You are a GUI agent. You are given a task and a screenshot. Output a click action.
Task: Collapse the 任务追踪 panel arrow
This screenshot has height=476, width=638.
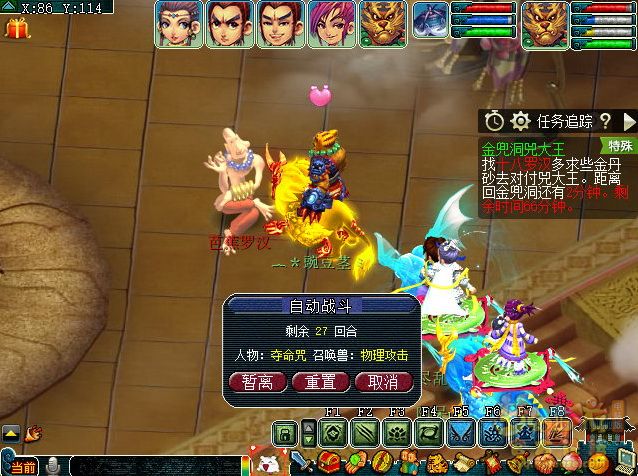point(626,121)
